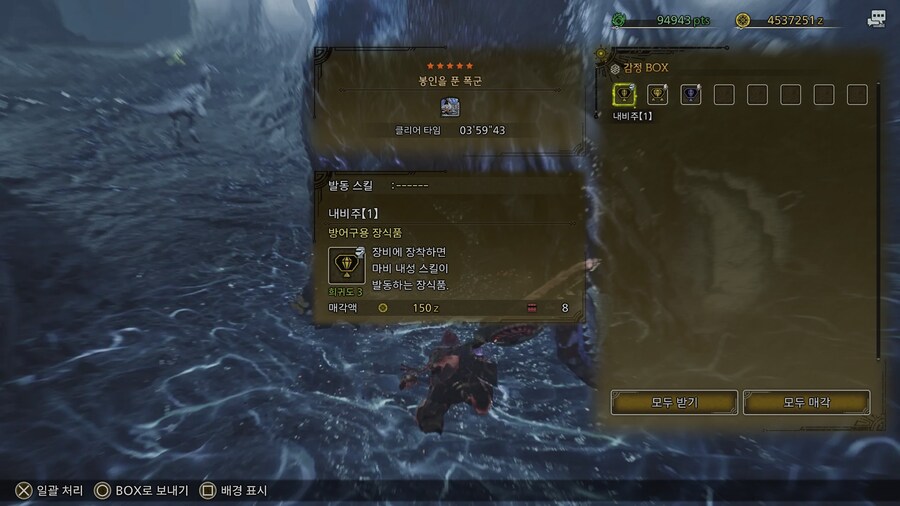Click the chat icon in the top-right corner

877,19
